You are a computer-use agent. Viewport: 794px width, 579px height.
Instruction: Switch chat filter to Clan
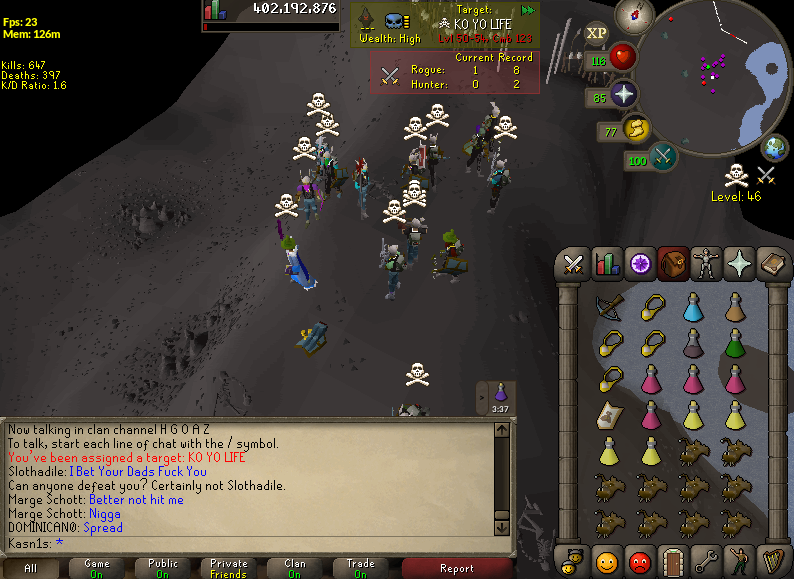[294, 568]
